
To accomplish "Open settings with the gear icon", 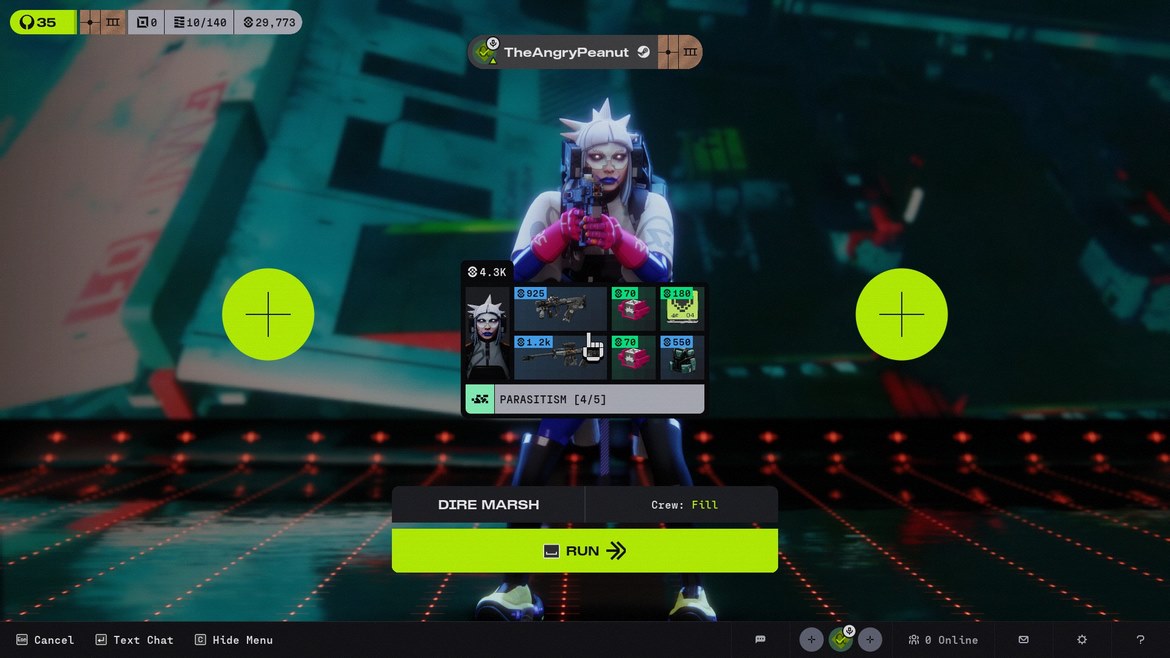I will (x=1081, y=640).
